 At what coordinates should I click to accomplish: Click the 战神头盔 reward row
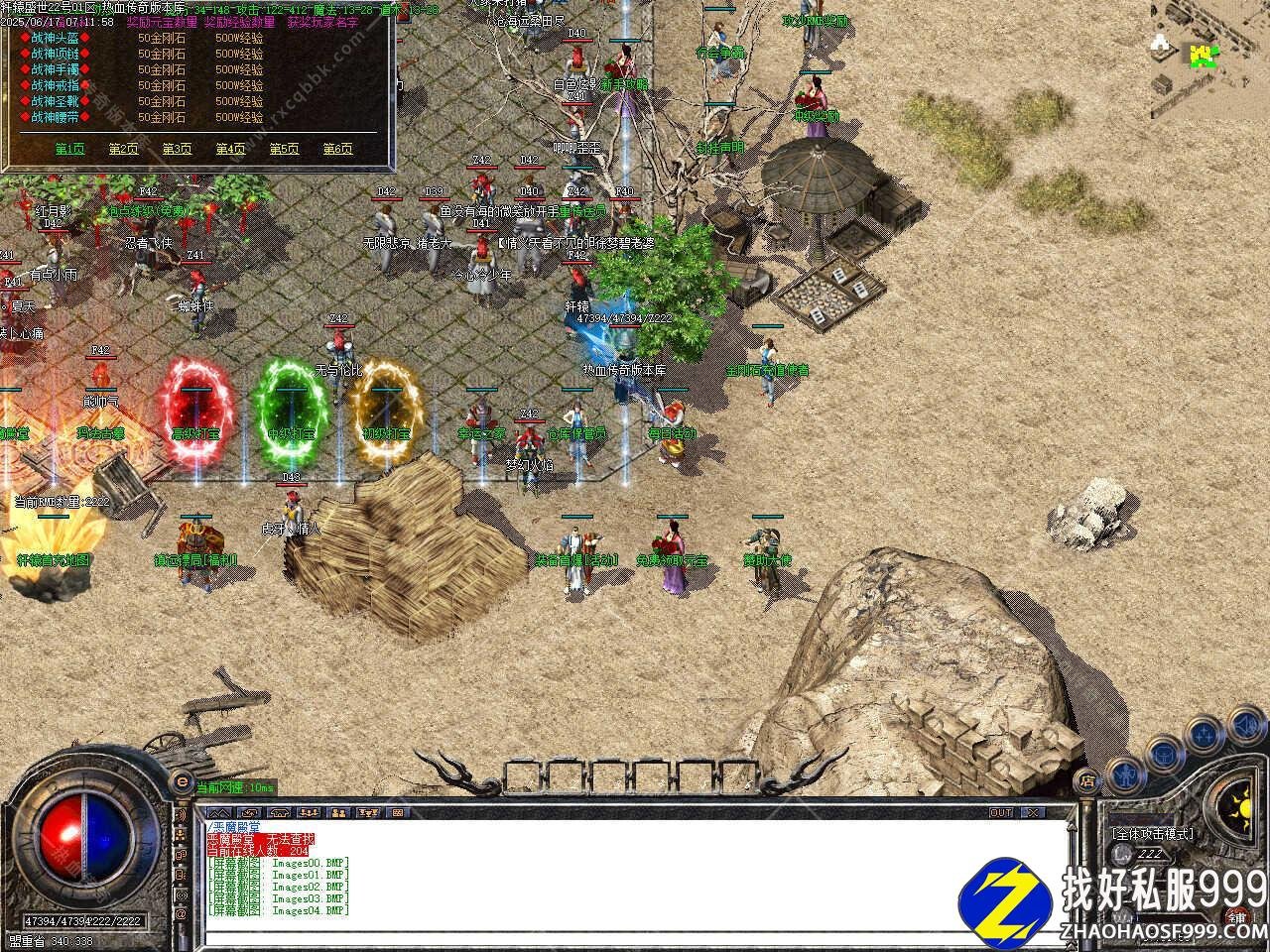click(56, 38)
